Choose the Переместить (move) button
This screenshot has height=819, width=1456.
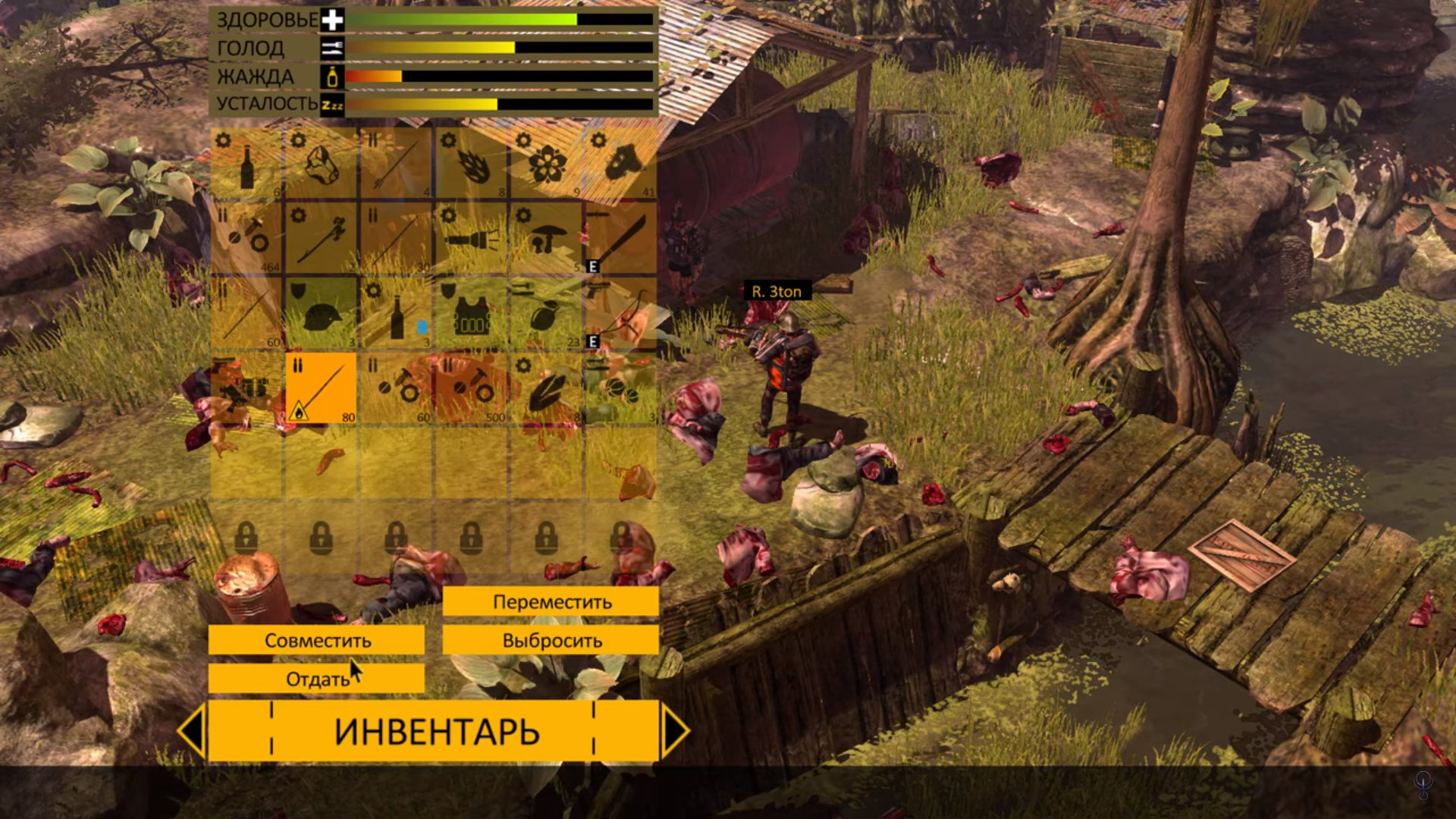551,602
